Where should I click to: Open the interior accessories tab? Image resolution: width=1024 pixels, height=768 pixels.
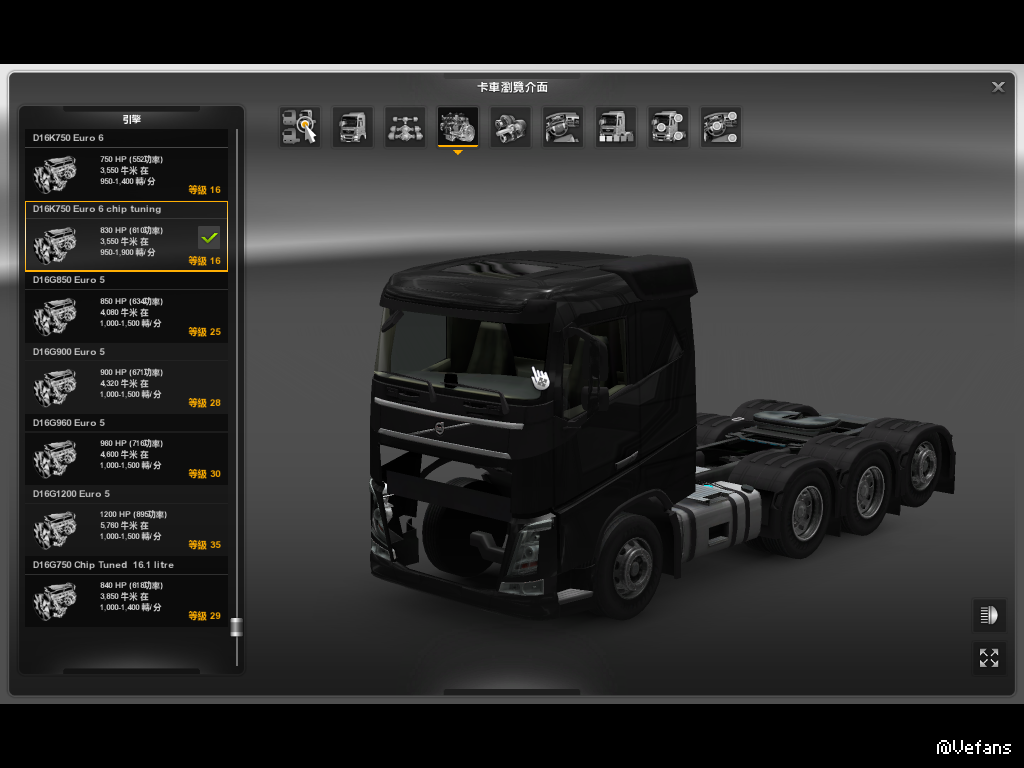[x=720, y=127]
